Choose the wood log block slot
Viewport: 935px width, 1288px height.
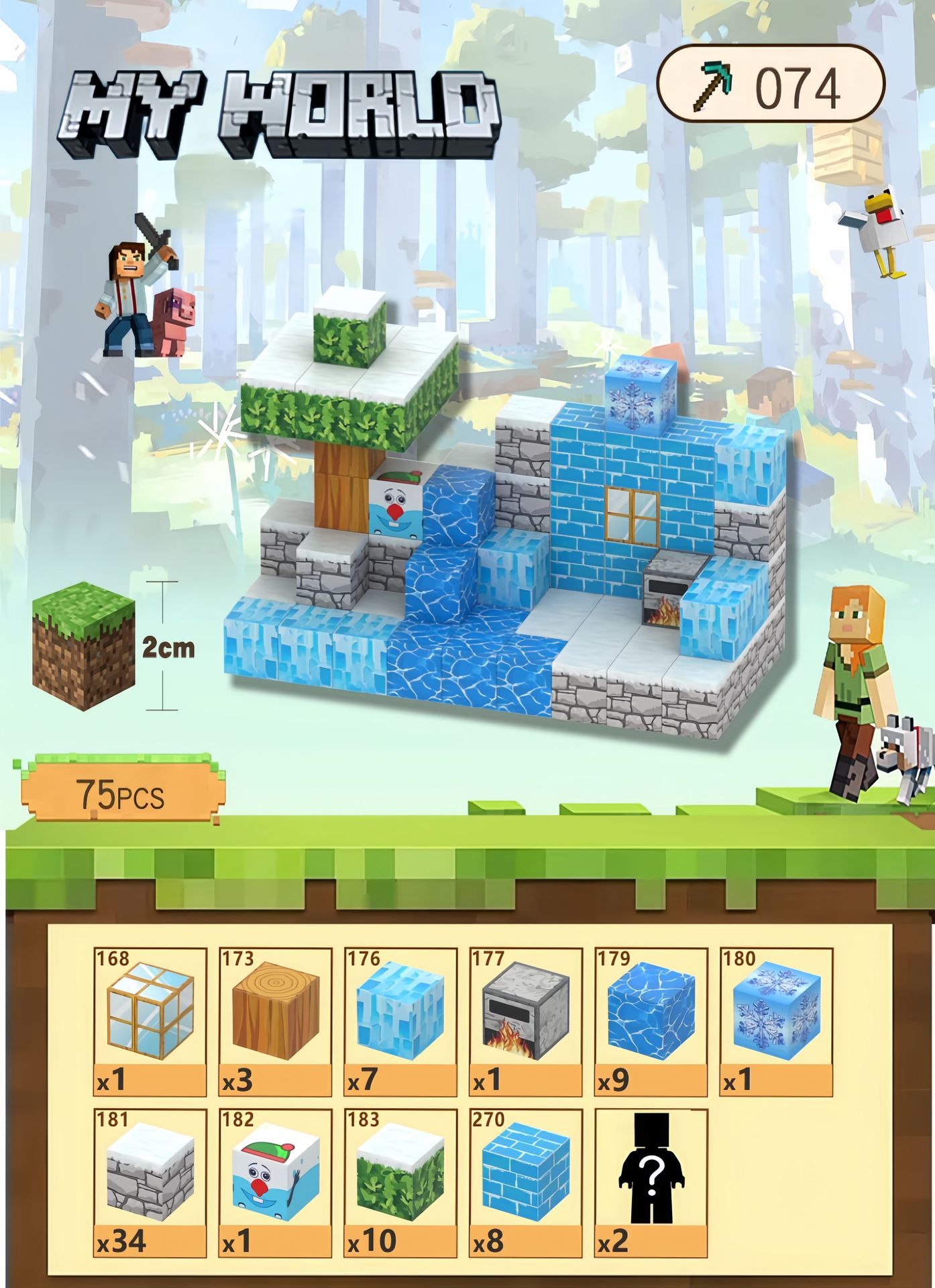275,1021
